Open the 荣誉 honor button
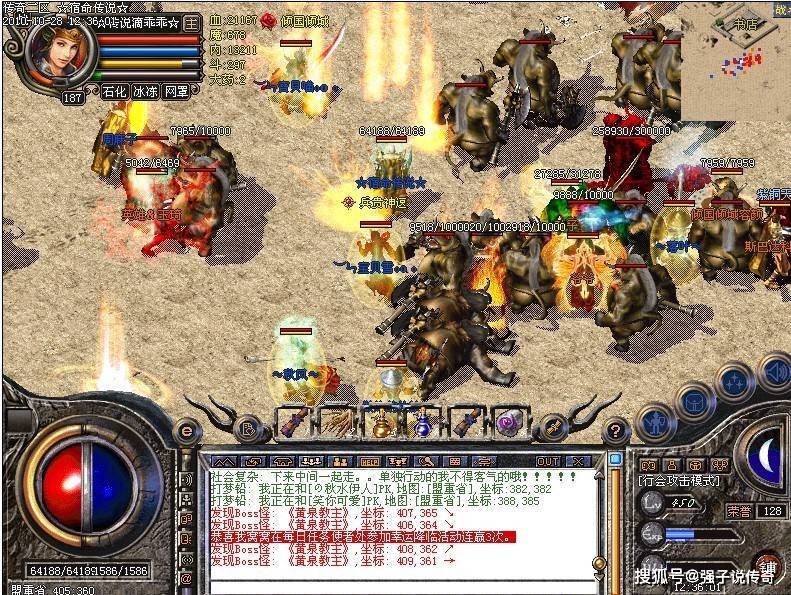Screen dimensions: 791x595 pos(739,510)
